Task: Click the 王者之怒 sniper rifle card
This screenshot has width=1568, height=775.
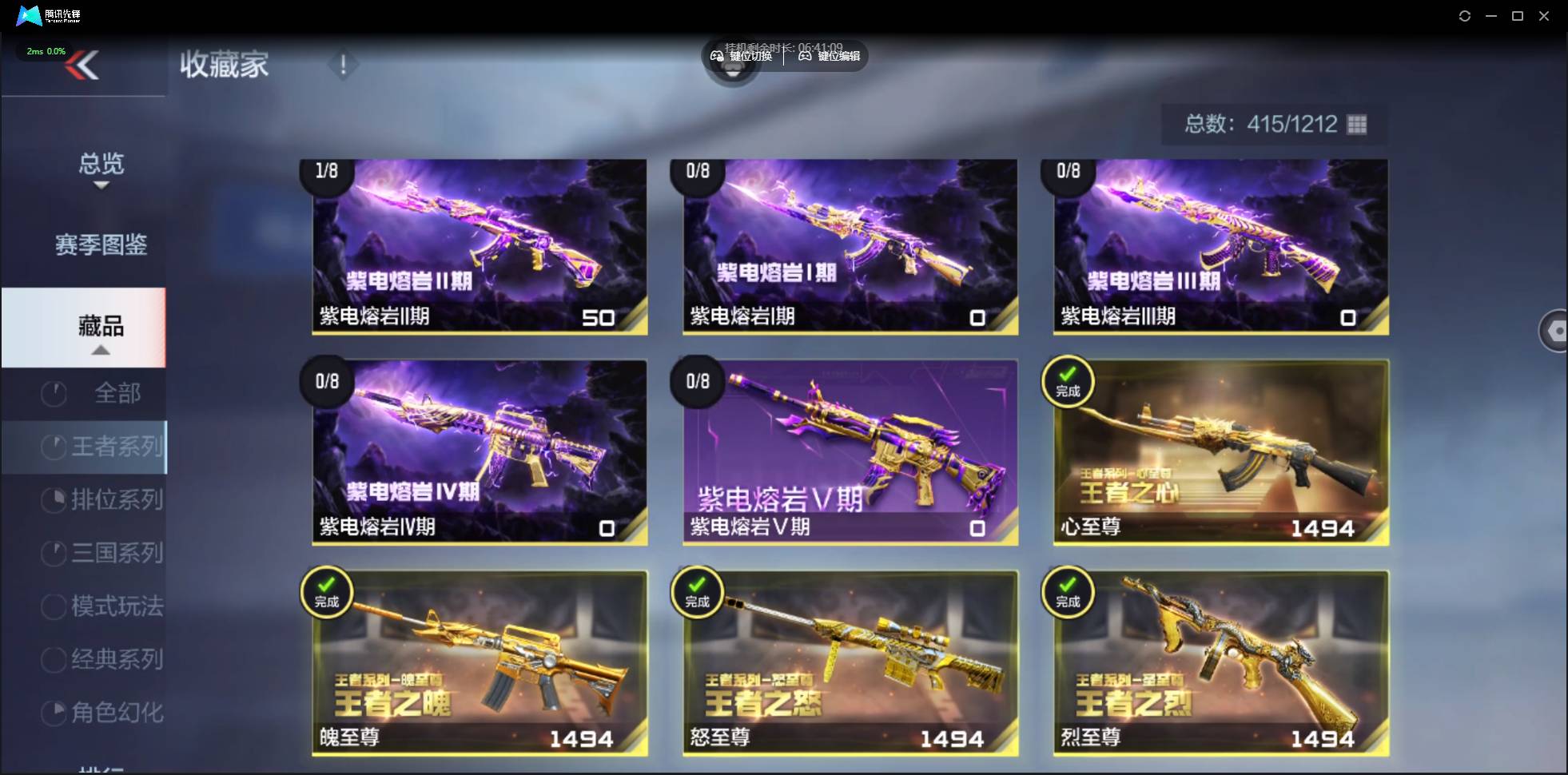Action: [x=850, y=663]
